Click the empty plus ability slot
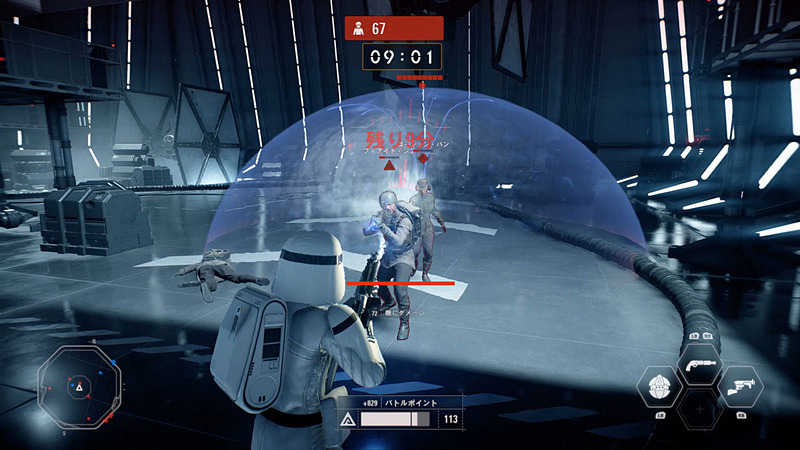 coord(699,408)
